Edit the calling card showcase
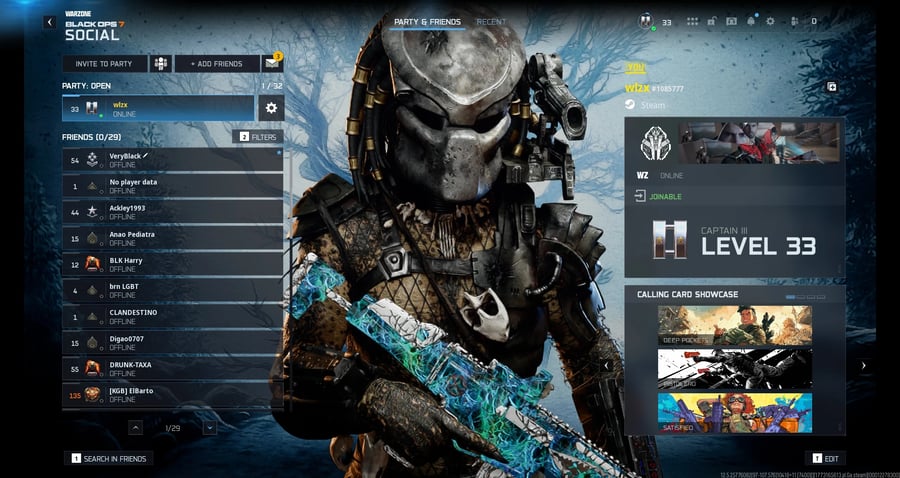Screen dimensions: 900x478 (826, 458)
